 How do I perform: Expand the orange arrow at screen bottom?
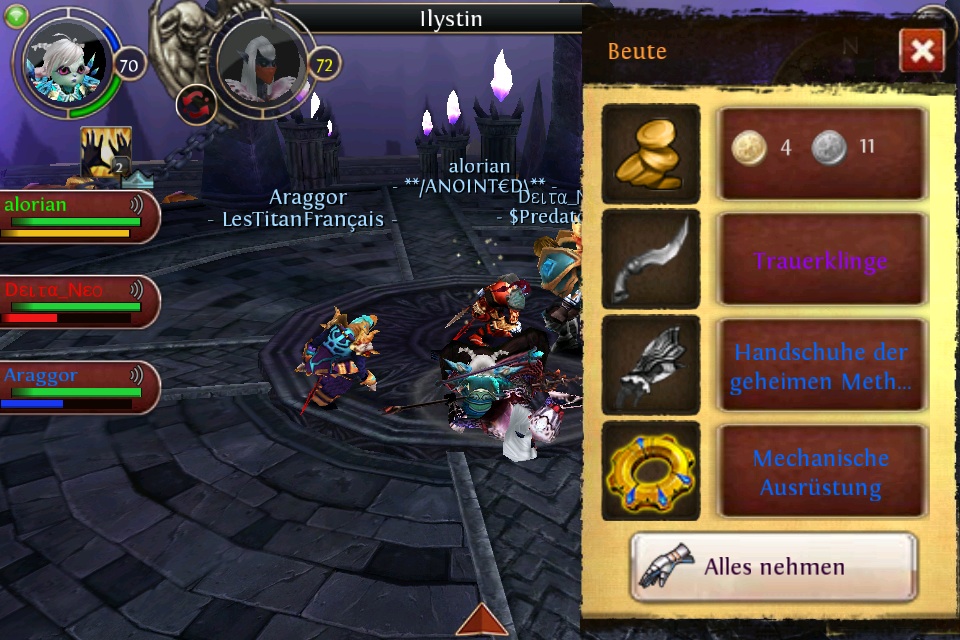click(482, 620)
